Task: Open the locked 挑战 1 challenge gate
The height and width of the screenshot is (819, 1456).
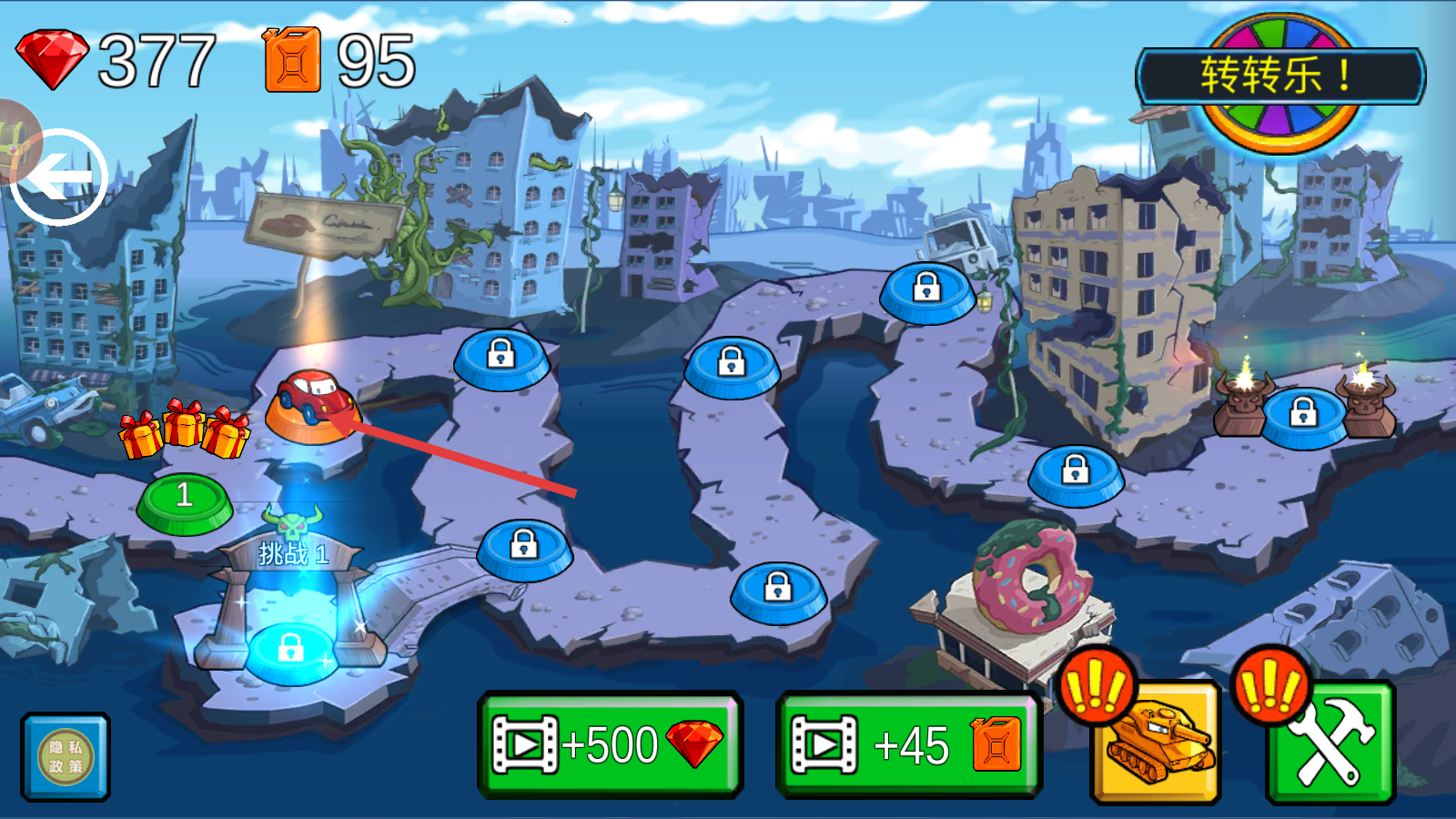Action: coord(290,648)
